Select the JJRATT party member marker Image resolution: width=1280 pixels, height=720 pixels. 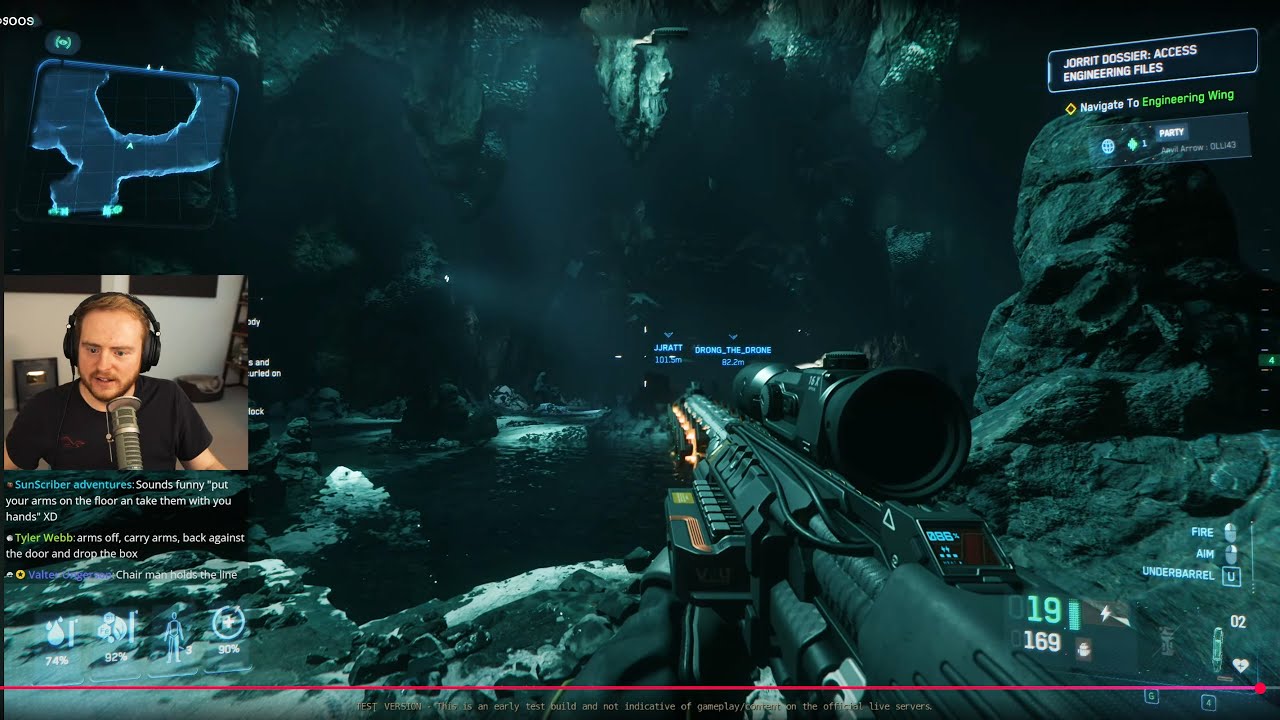point(667,348)
